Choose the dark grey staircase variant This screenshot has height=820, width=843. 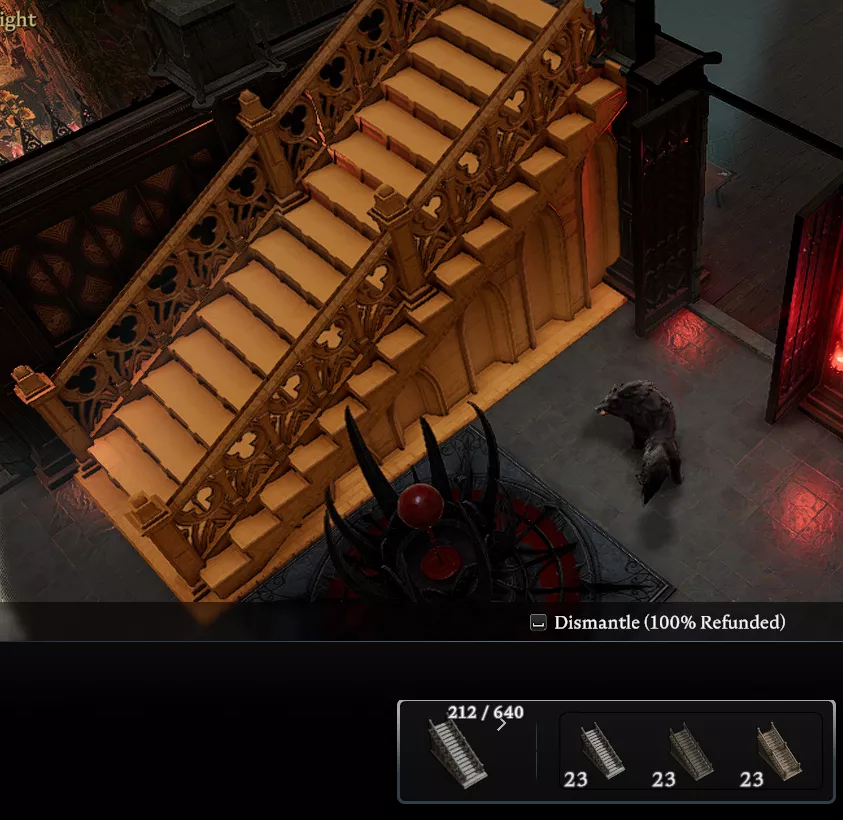coord(602,752)
